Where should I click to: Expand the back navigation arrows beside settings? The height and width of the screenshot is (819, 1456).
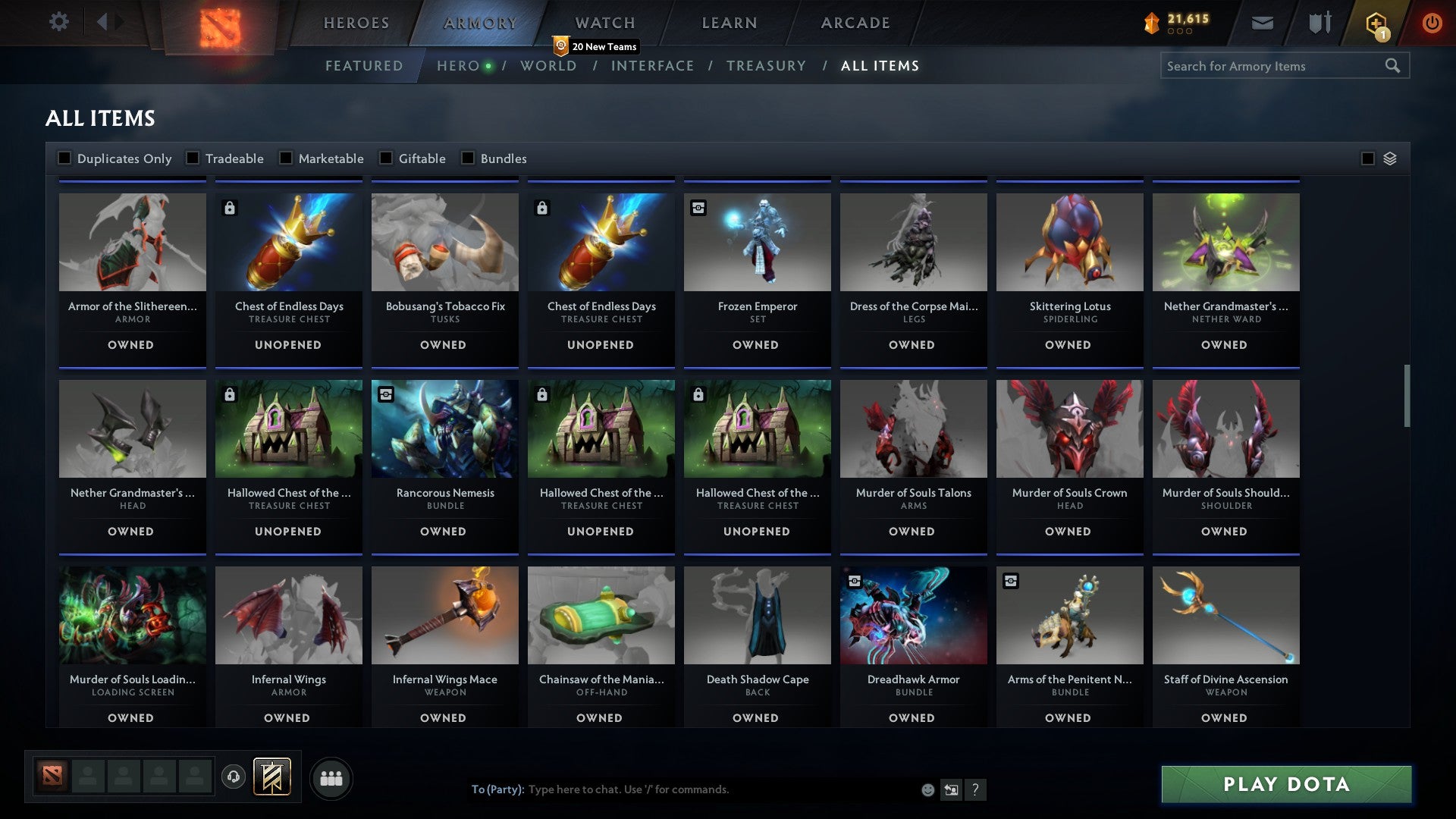tap(106, 22)
